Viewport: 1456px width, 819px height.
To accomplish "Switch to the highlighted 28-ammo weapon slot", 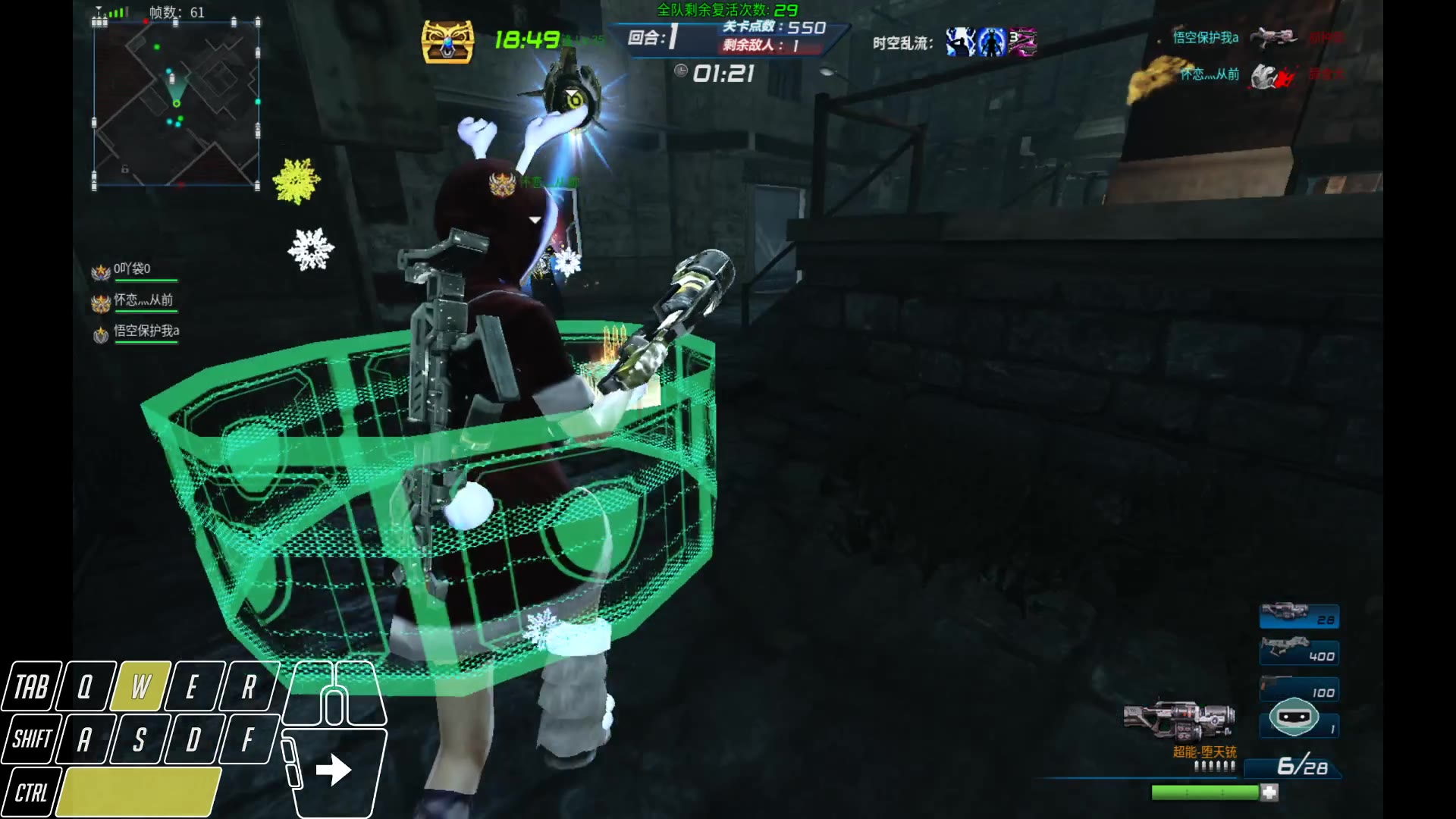I will pyautogui.click(x=1298, y=616).
